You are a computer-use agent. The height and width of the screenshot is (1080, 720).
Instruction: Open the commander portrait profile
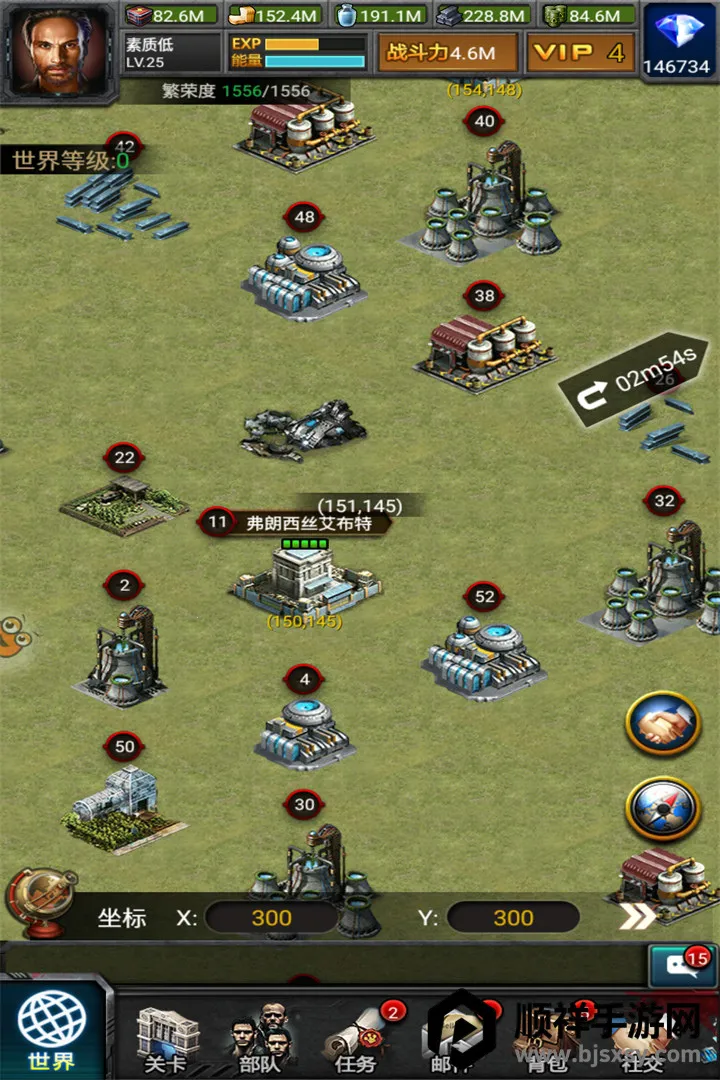pos(59,47)
